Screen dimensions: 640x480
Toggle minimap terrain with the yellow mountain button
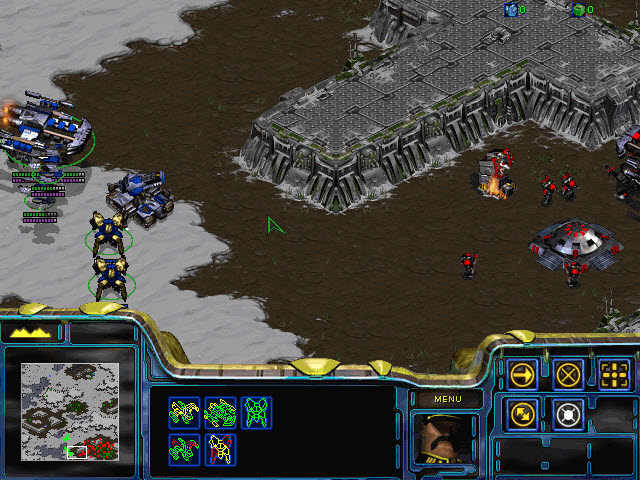click(x=30, y=332)
